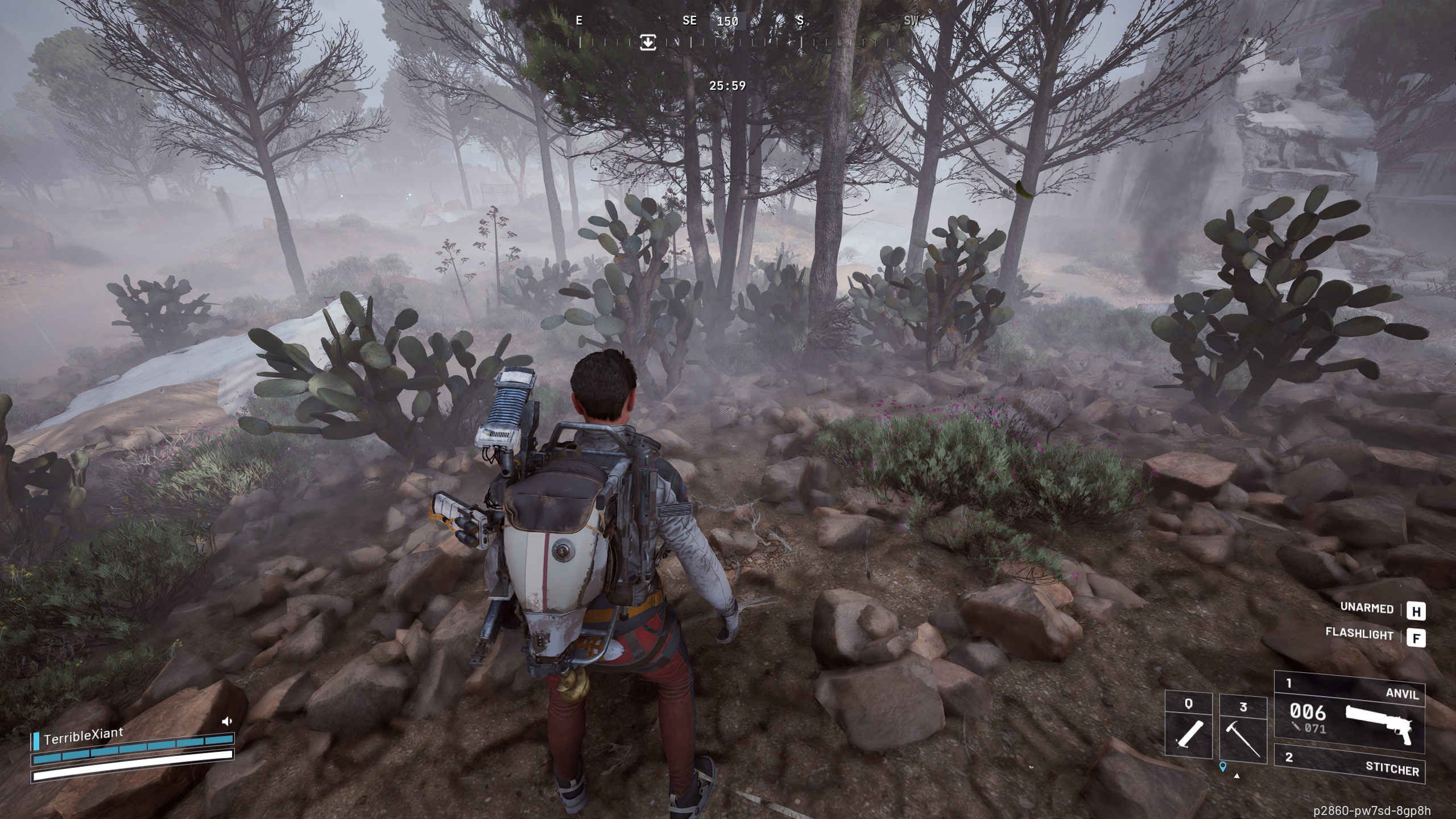This screenshot has height=819, width=1456.
Task: Click the extraction marker on the compass
Action: point(648,42)
